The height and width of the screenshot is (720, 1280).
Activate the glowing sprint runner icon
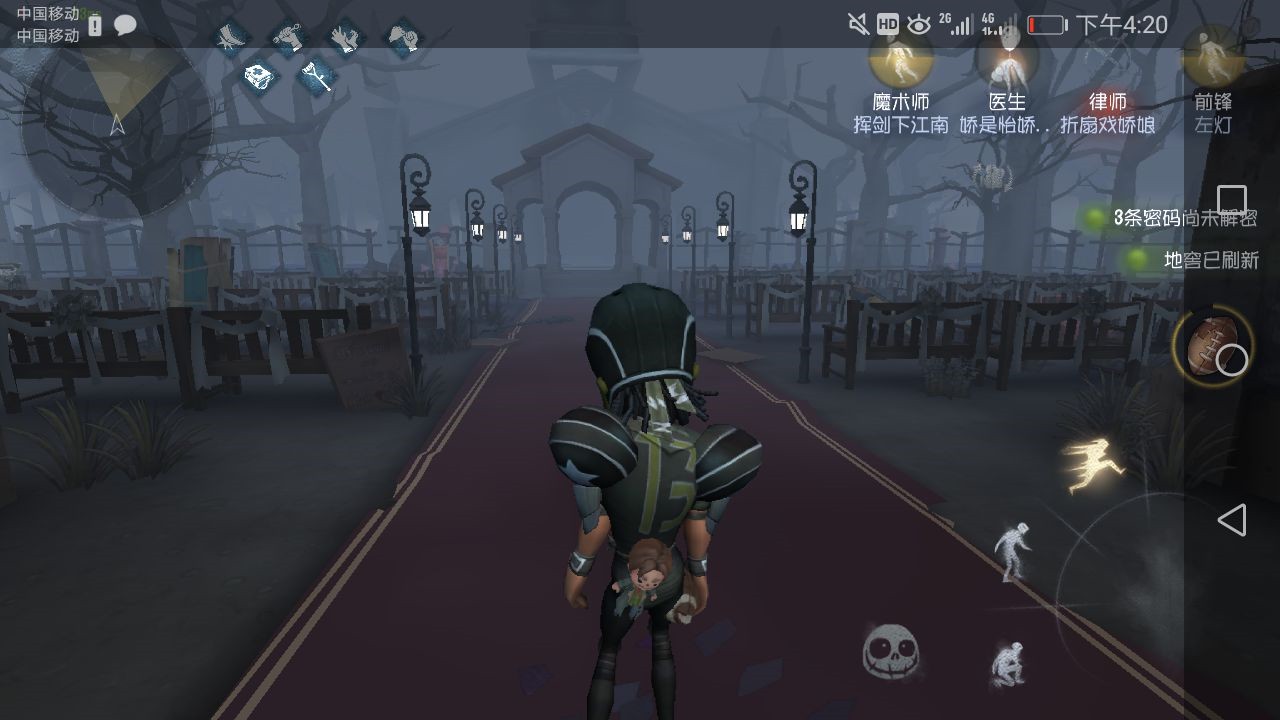(1093, 466)
